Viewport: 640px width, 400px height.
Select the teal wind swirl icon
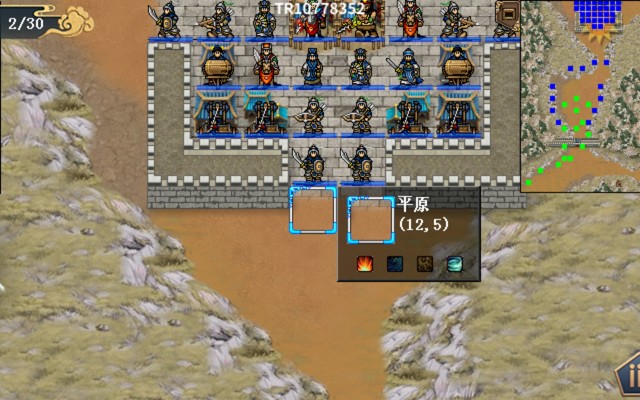pyautogui.click(x=455, y=264)
